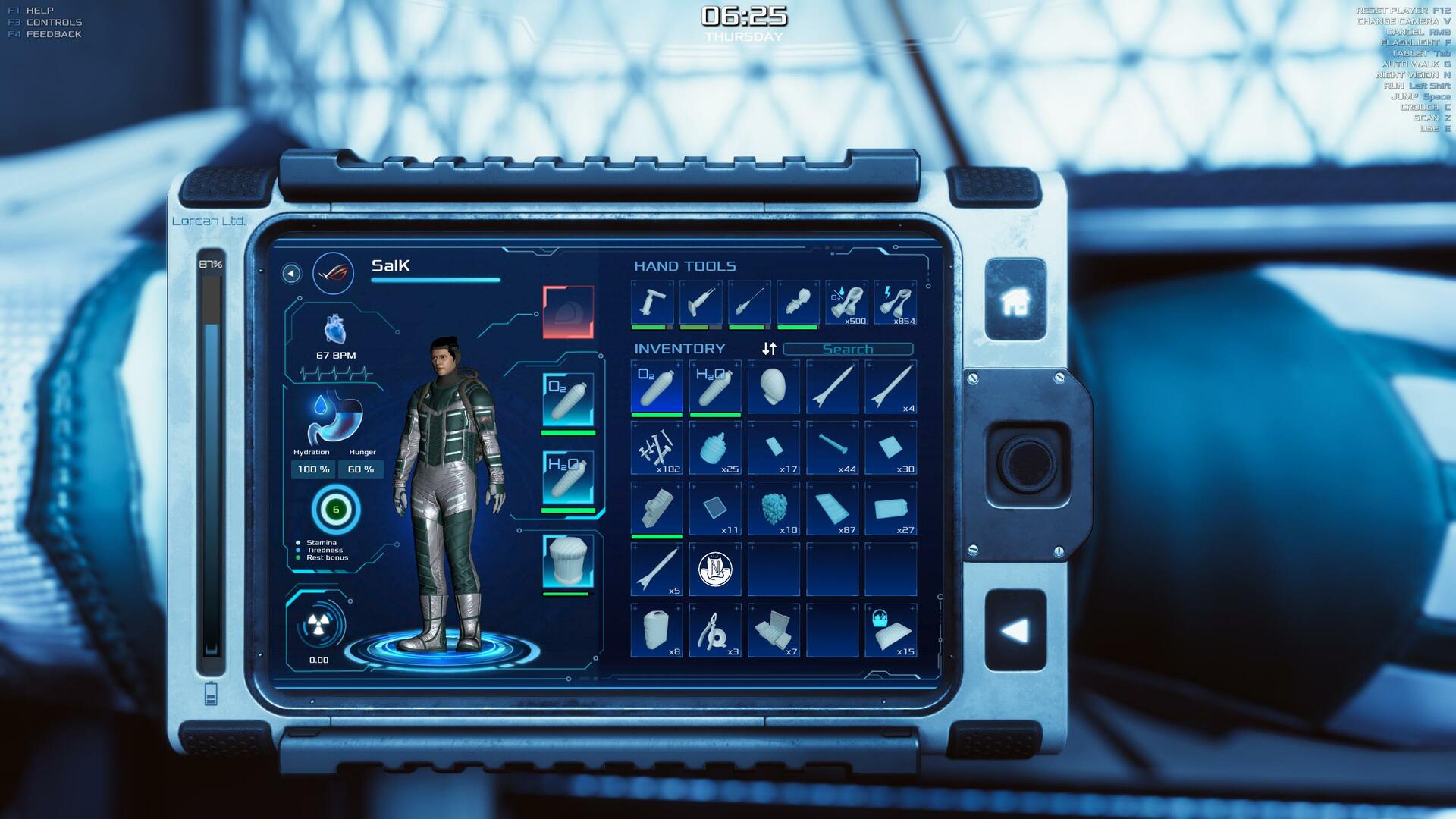Screen dimensions: 1456x819
Task: Select the N logo badge item
Action: [x=715, y=569]
